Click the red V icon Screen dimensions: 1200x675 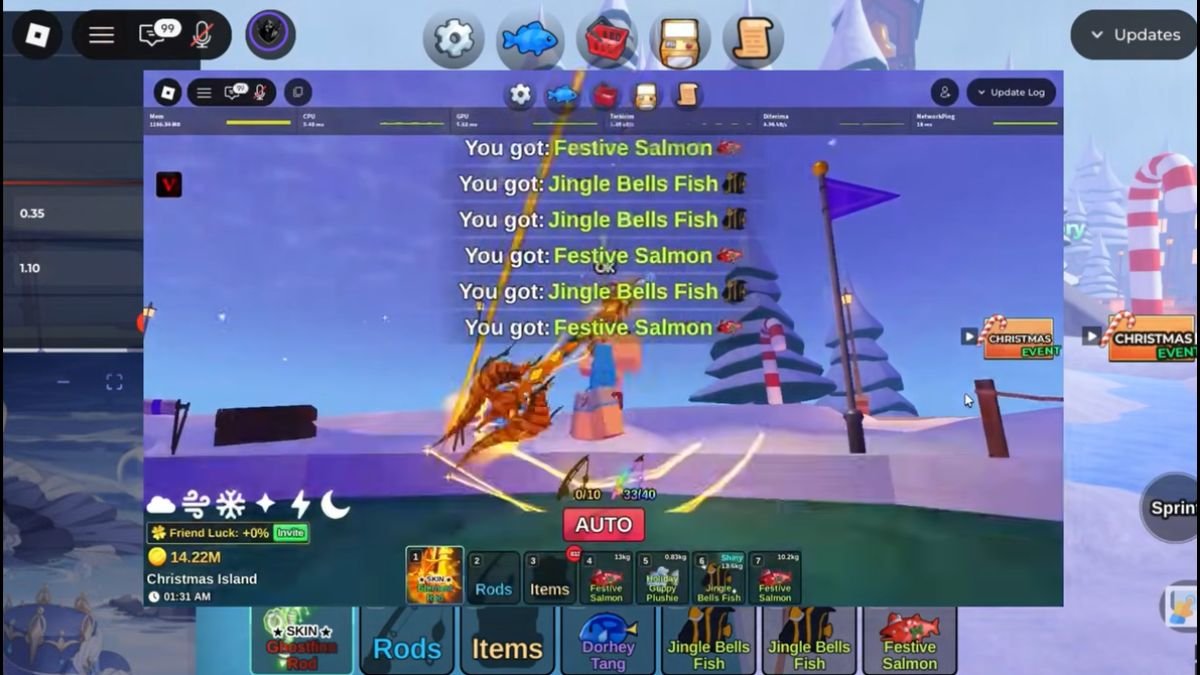[169, 184]
